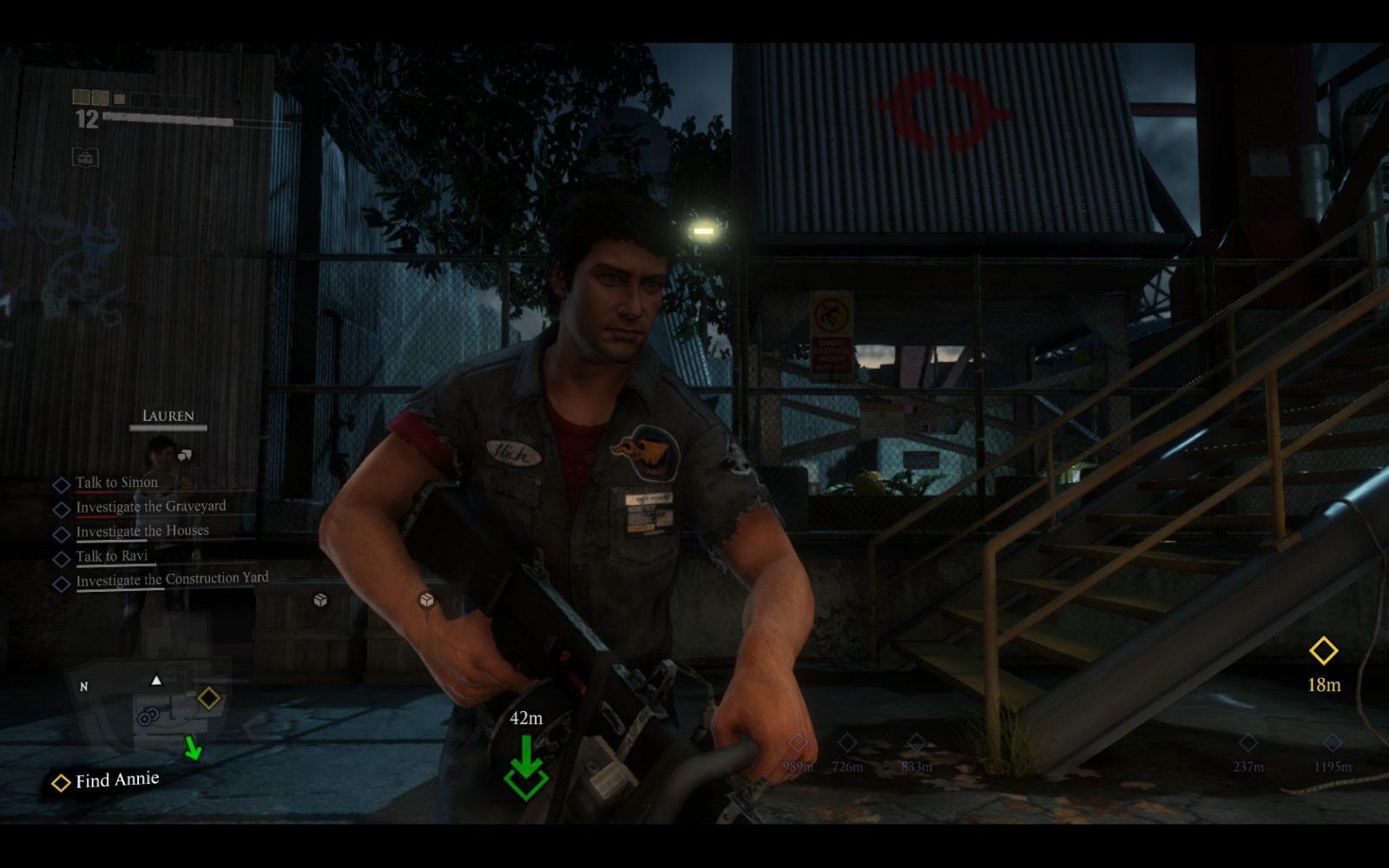Click the Find Annie main objective
Viewport: 1389px width, 868px height.
pos(116,780)
